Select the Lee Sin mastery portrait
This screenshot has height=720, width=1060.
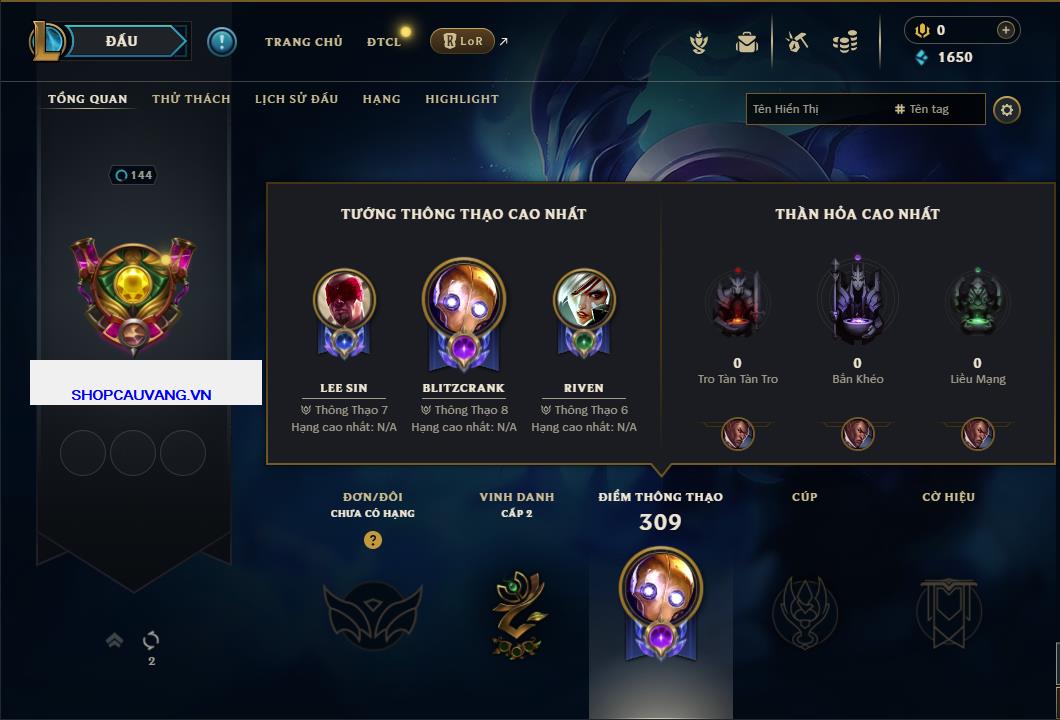click(x=344, y=299)
